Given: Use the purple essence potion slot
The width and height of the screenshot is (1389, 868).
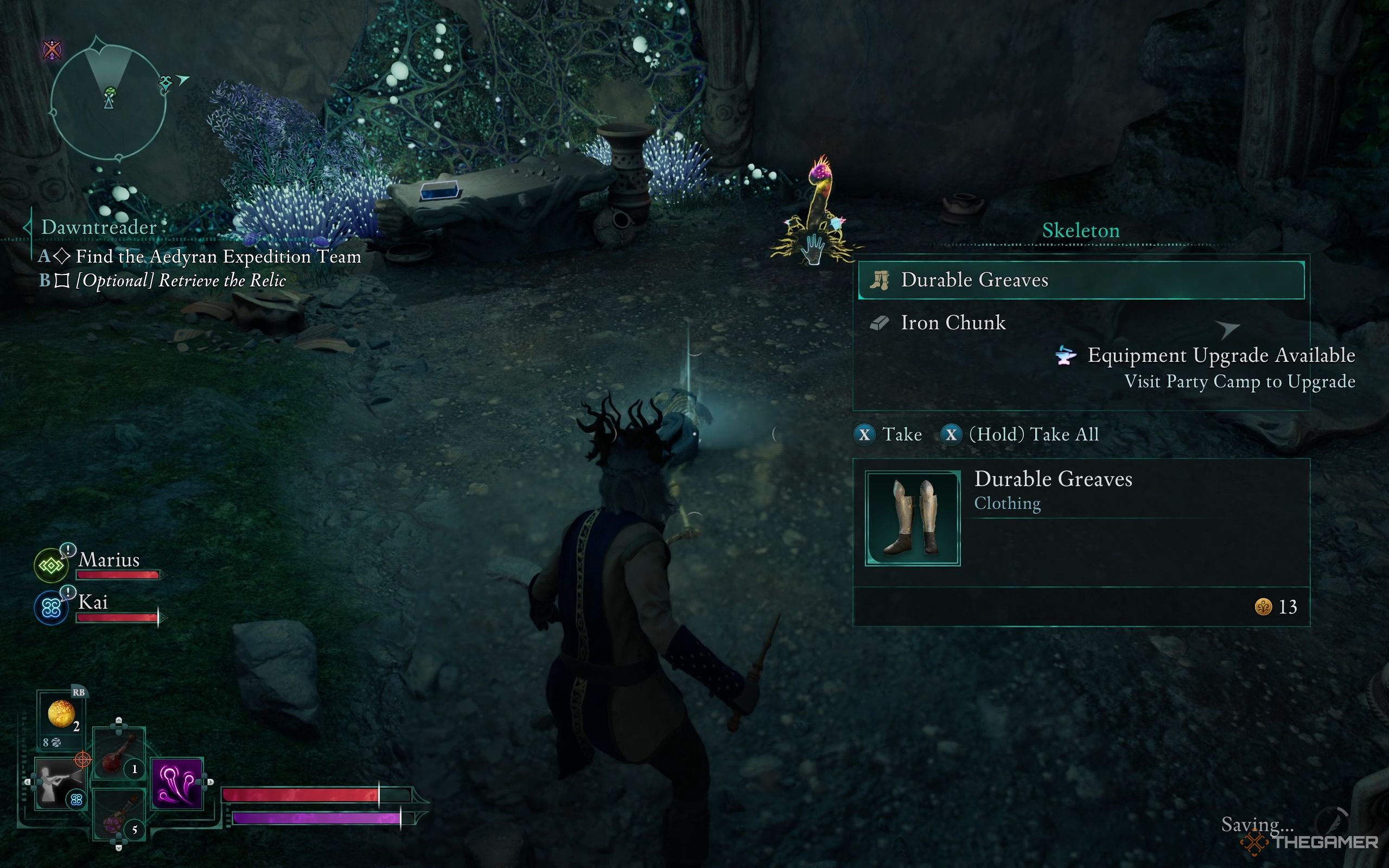Looking at the screenshot, I should 118,815.
